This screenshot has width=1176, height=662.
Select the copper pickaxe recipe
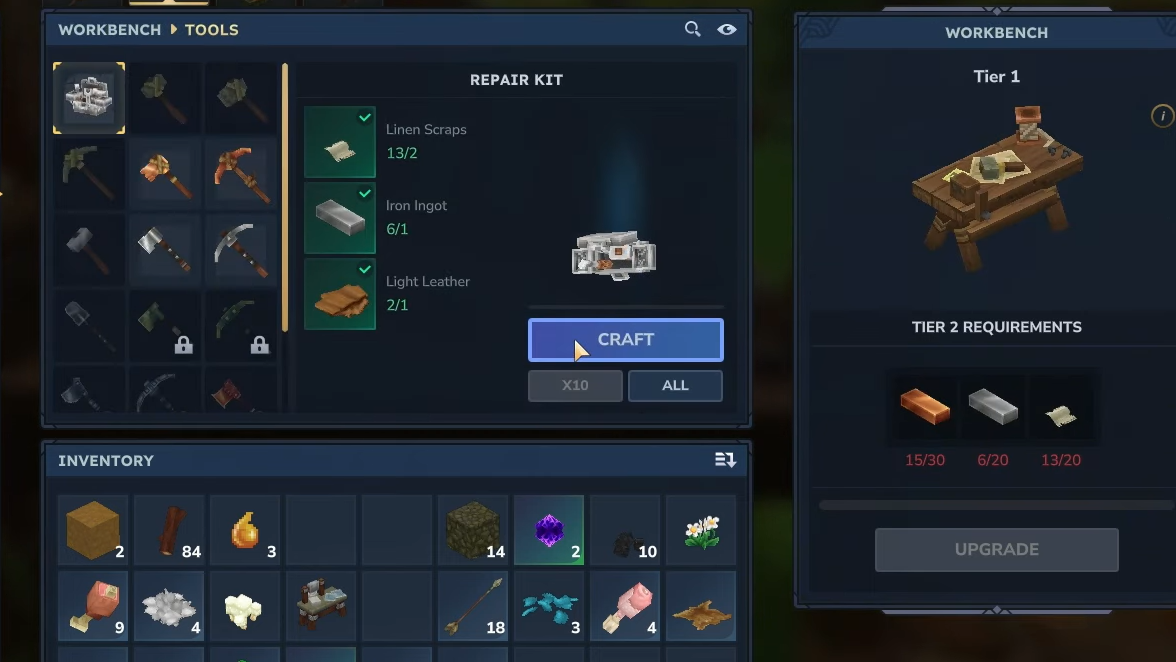coord(241,173)
